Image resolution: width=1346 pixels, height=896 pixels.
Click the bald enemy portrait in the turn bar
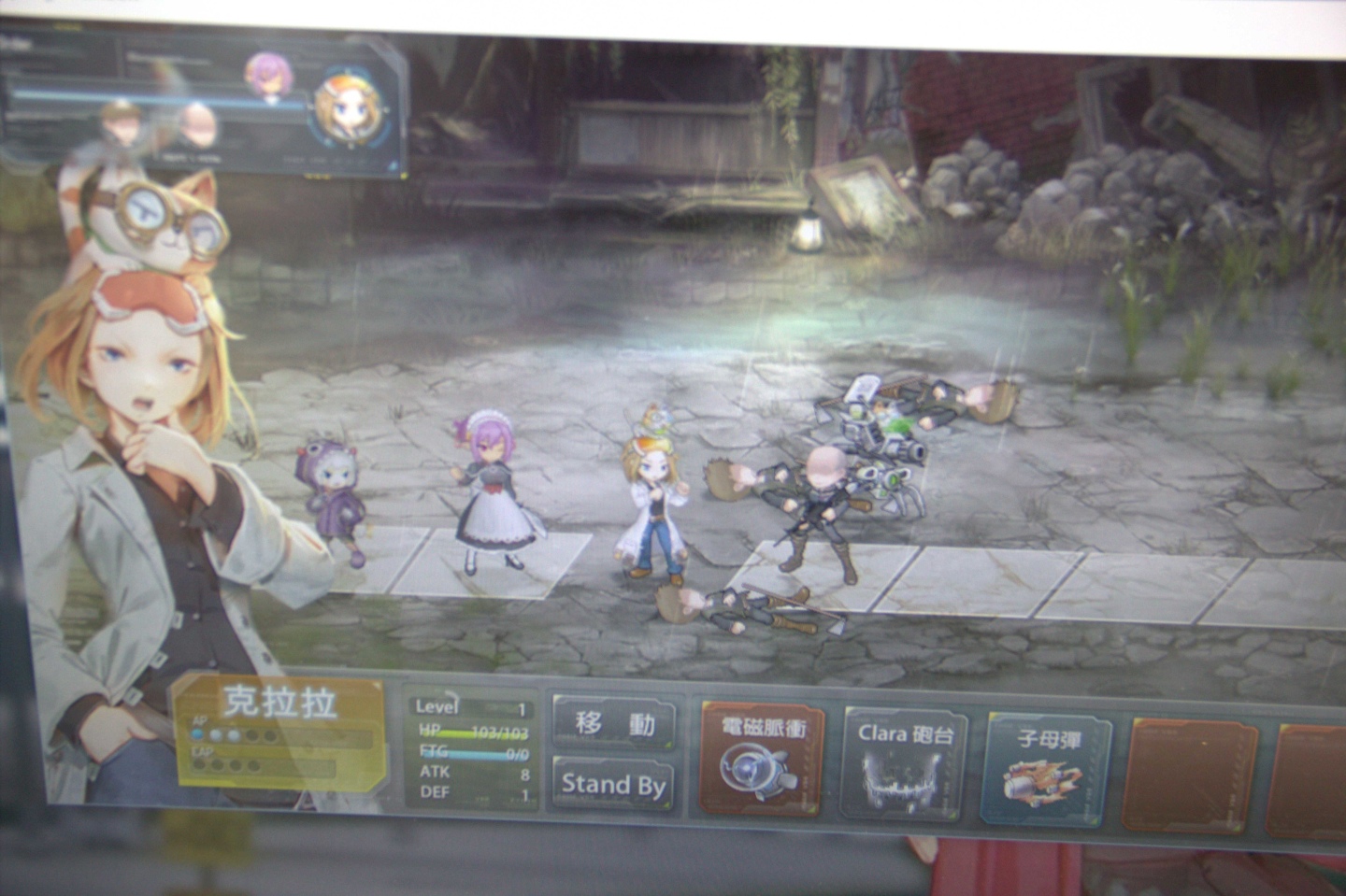[198, 123]
